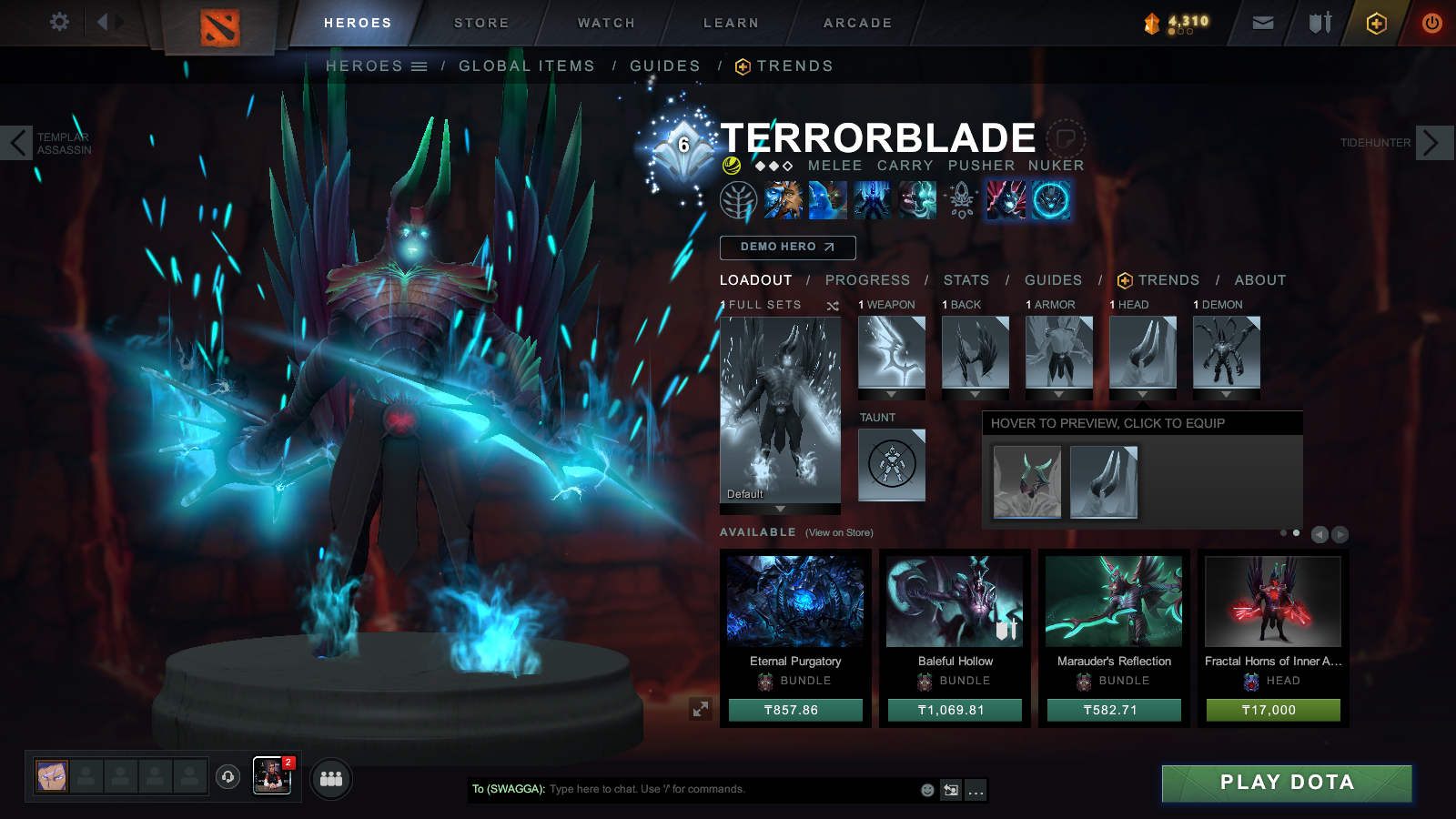
Task: Select the Eternal Purgatory bundle thumbnail
Action: coord(794,601)
